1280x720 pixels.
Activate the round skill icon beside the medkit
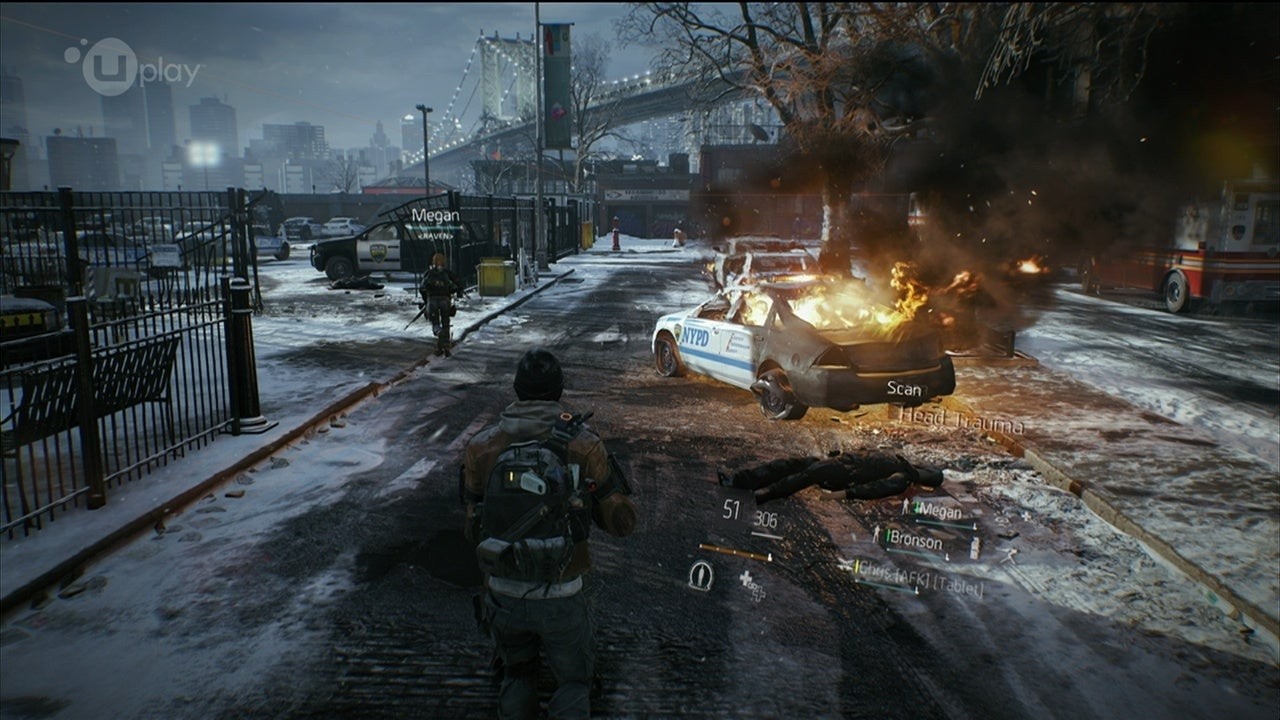(x=701, y=575)
